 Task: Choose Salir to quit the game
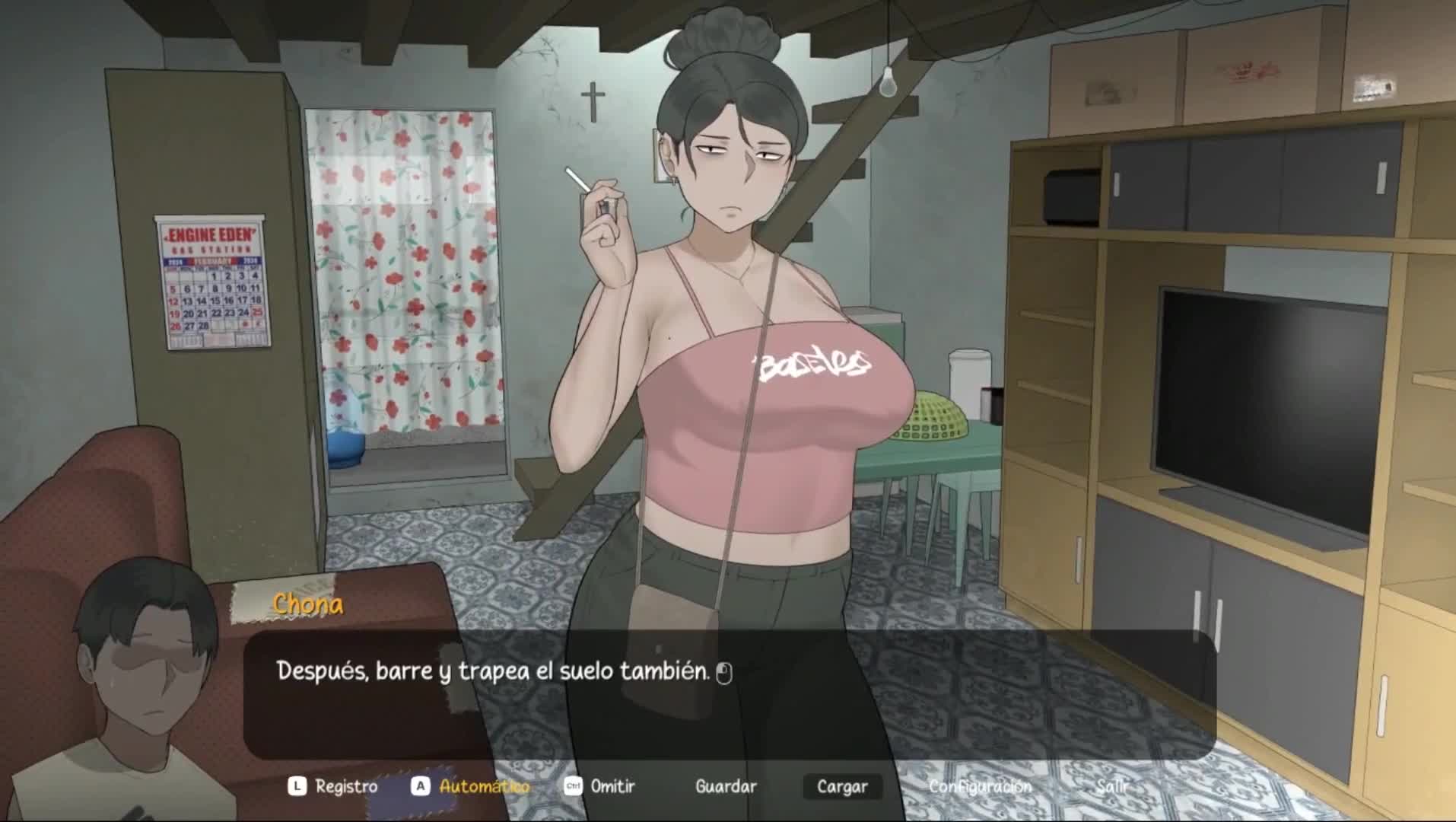pyautogui.click(x=1112, y=786)
